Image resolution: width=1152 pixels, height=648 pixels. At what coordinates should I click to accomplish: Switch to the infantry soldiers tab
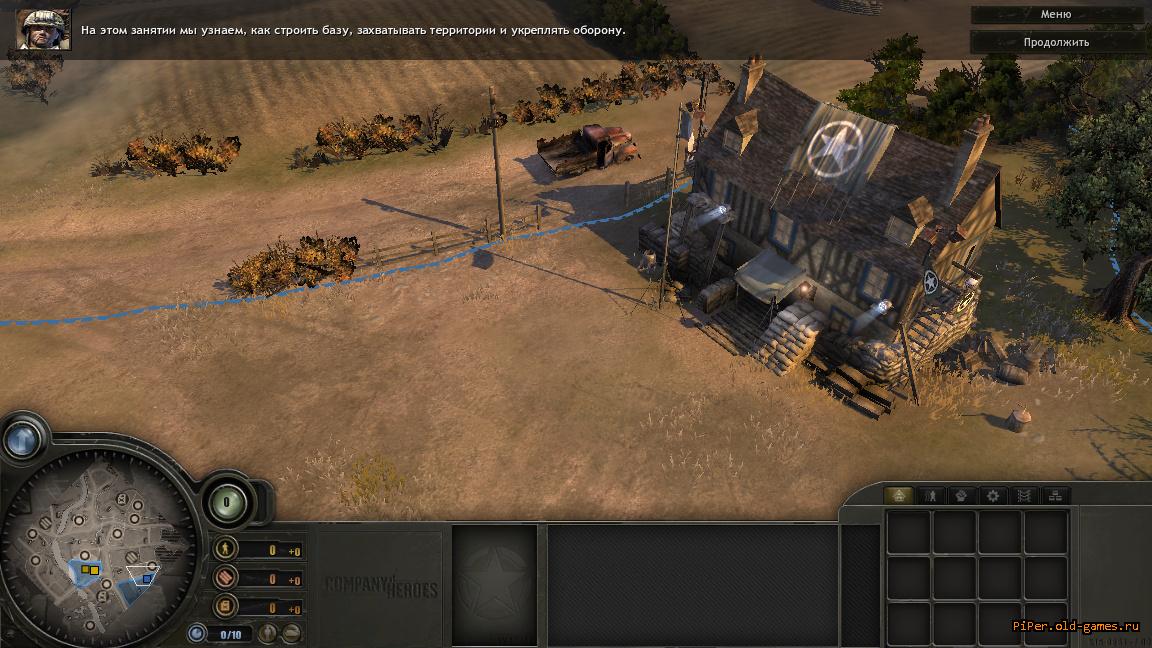tap(930, 495)
